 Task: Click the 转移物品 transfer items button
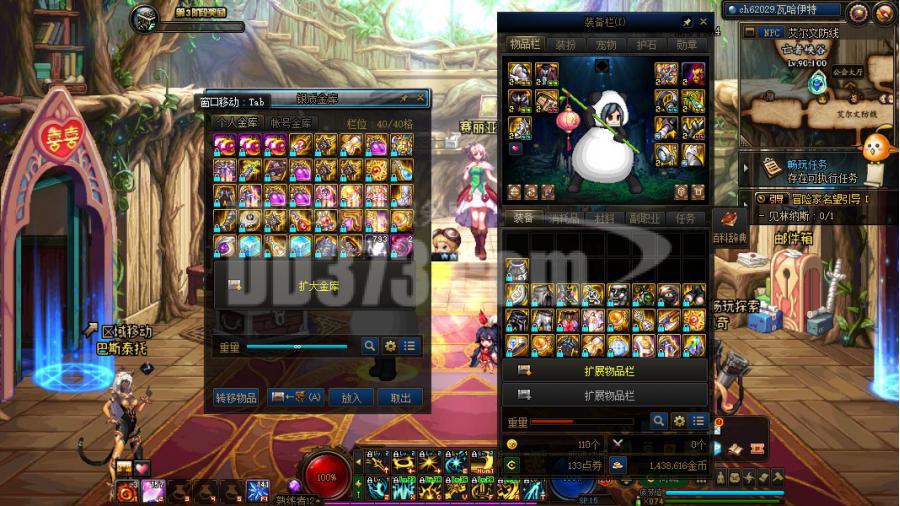(x=237, y=397)
